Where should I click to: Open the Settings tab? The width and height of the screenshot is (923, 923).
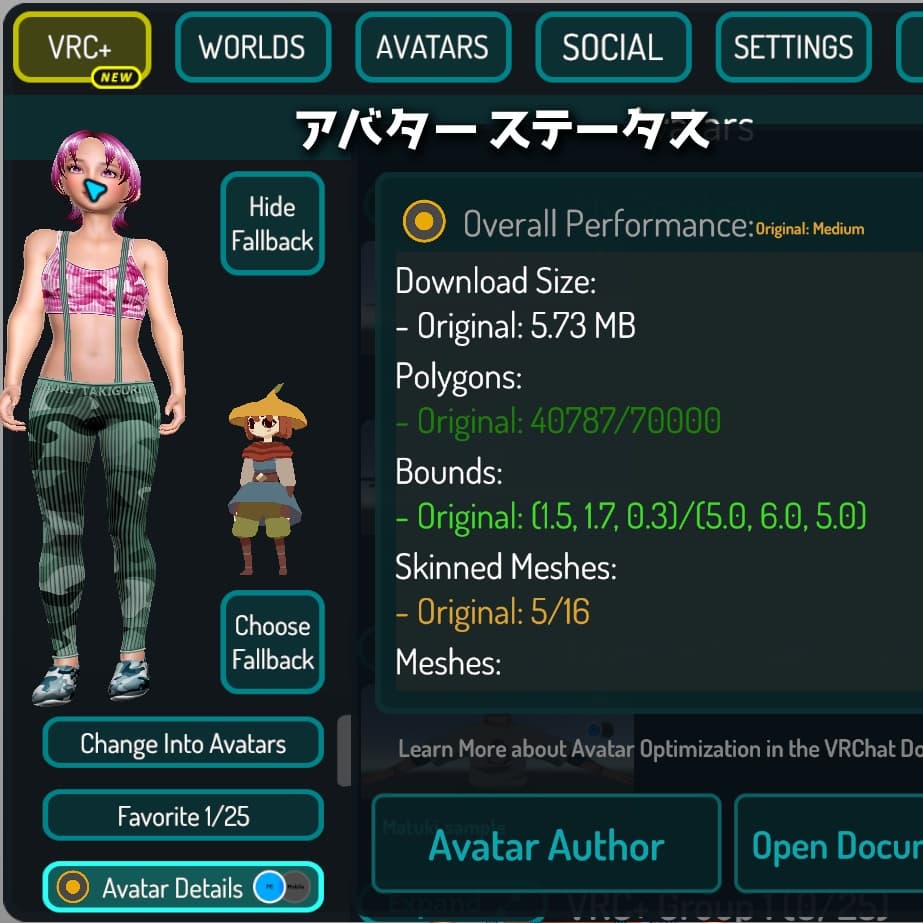pos(793,47)
